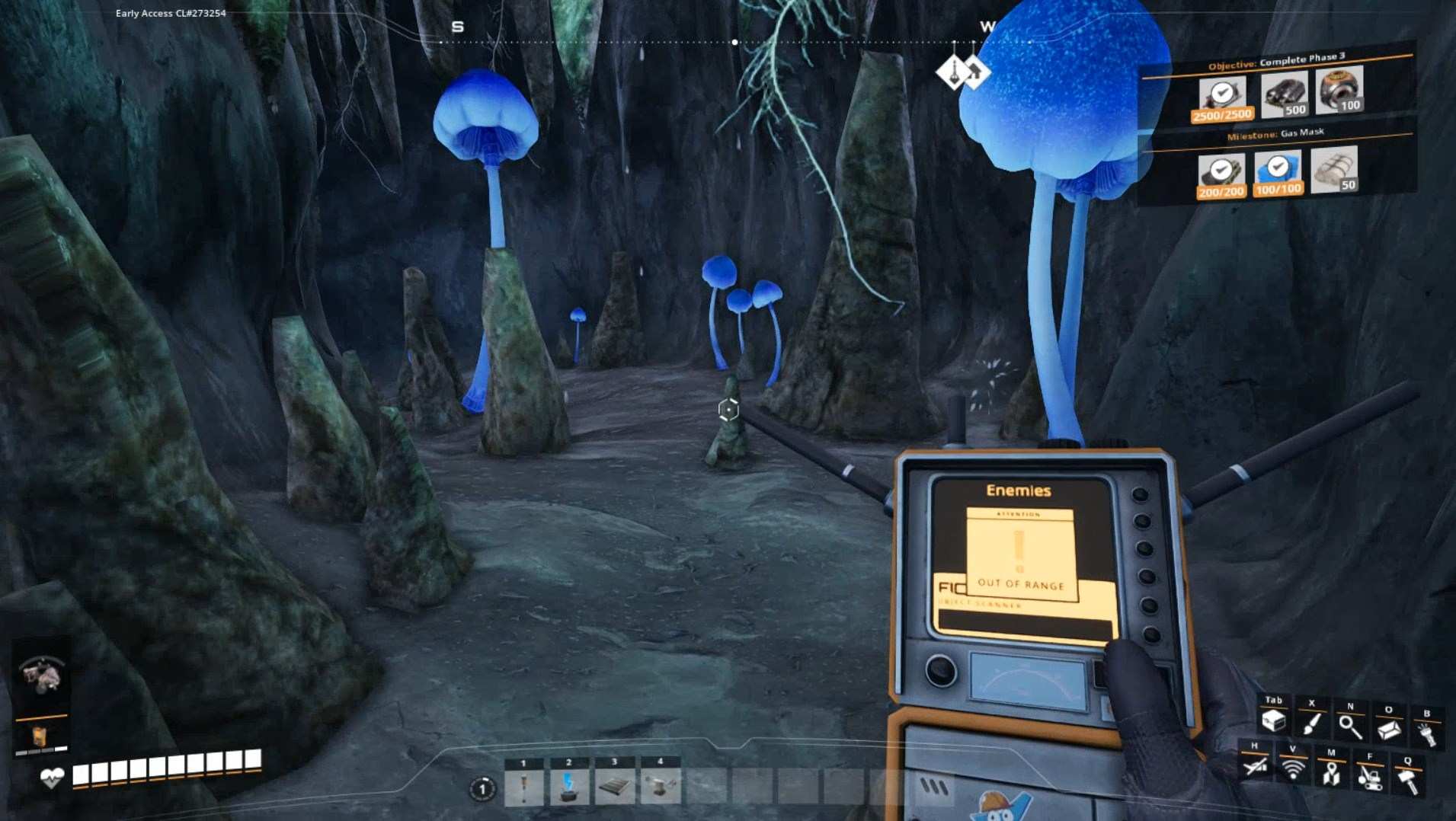Image resolution: width=1456 pixels, height=821 pixels.
Task: Toggle the flashlight icon
Action: tap(1426, 733)
